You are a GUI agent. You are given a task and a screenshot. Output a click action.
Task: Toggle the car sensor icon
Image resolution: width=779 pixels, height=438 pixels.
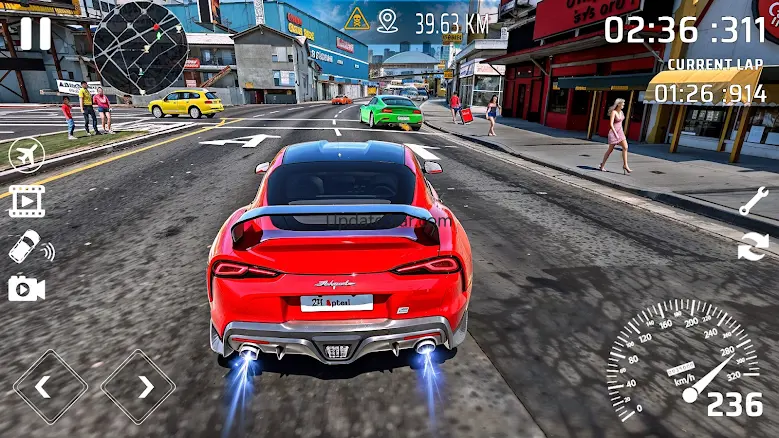pos(29,246)
